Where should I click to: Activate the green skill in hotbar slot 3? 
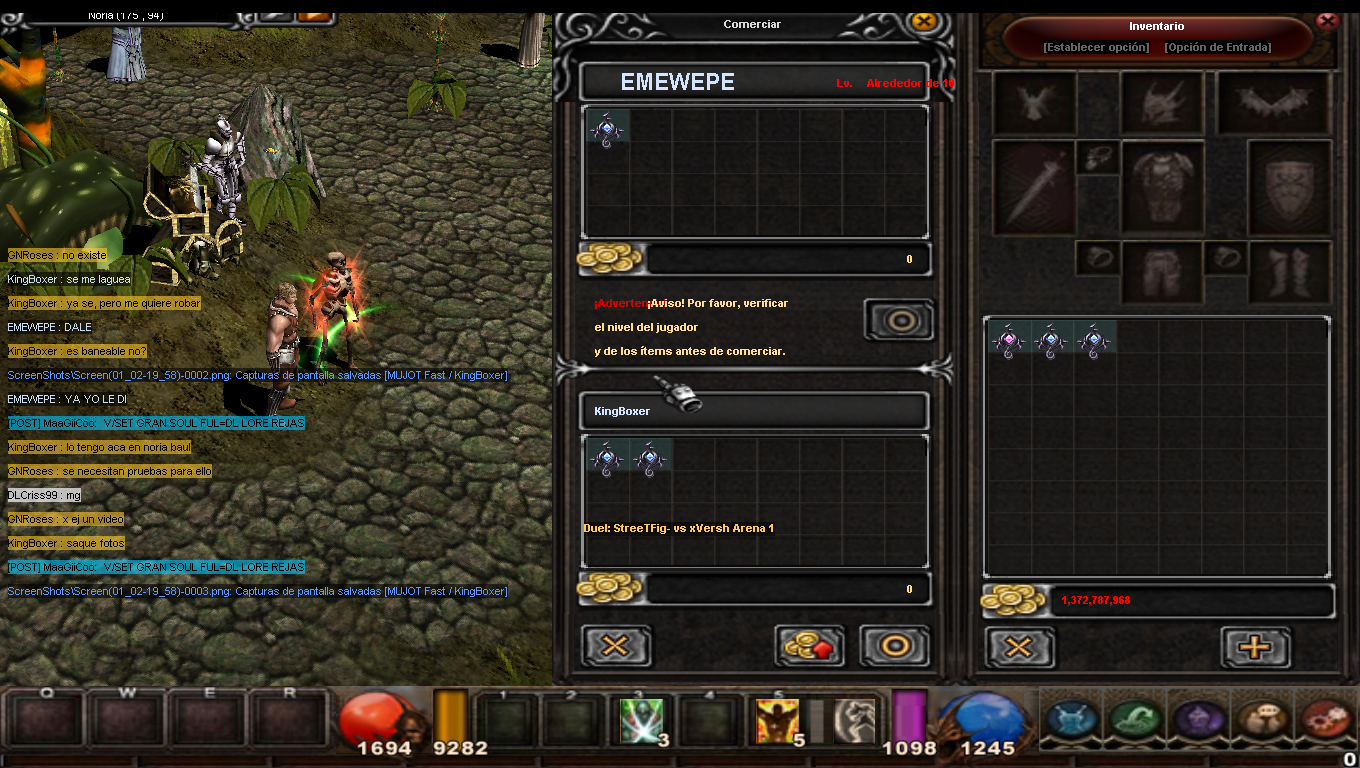pos(641,720)
